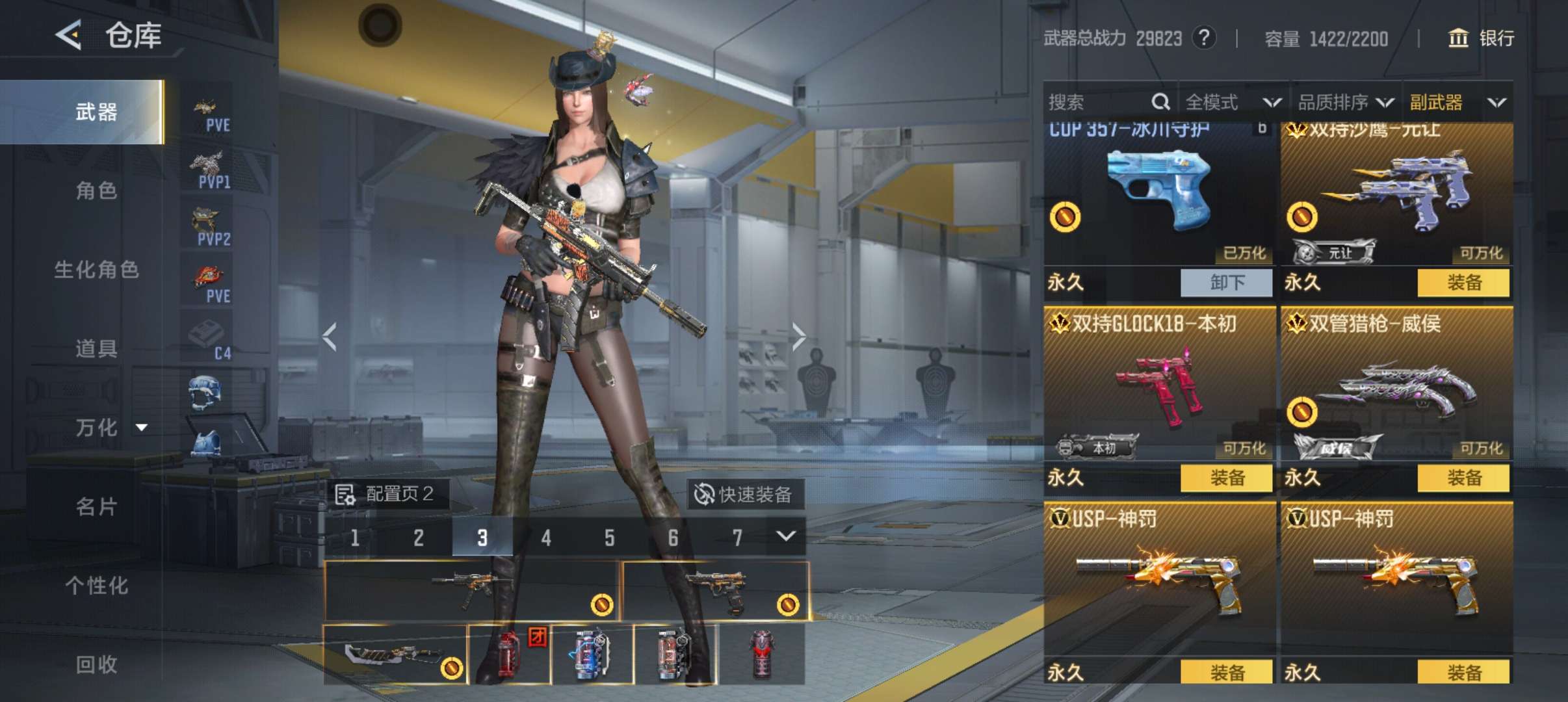This screenshot has height=702, width=1568.
Task: Open the 全模式 mode filter dropdown
Action: click(x=1232, y=102)
